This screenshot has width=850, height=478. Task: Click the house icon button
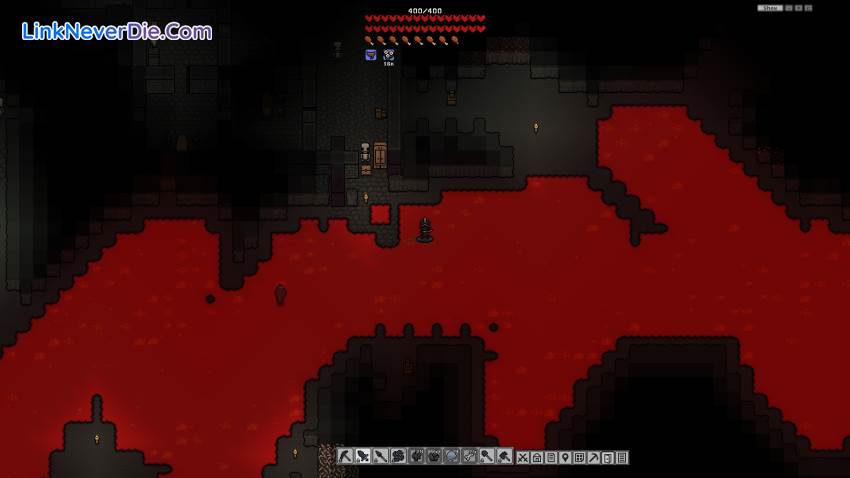pyautogui.click(x=536, y=458)
